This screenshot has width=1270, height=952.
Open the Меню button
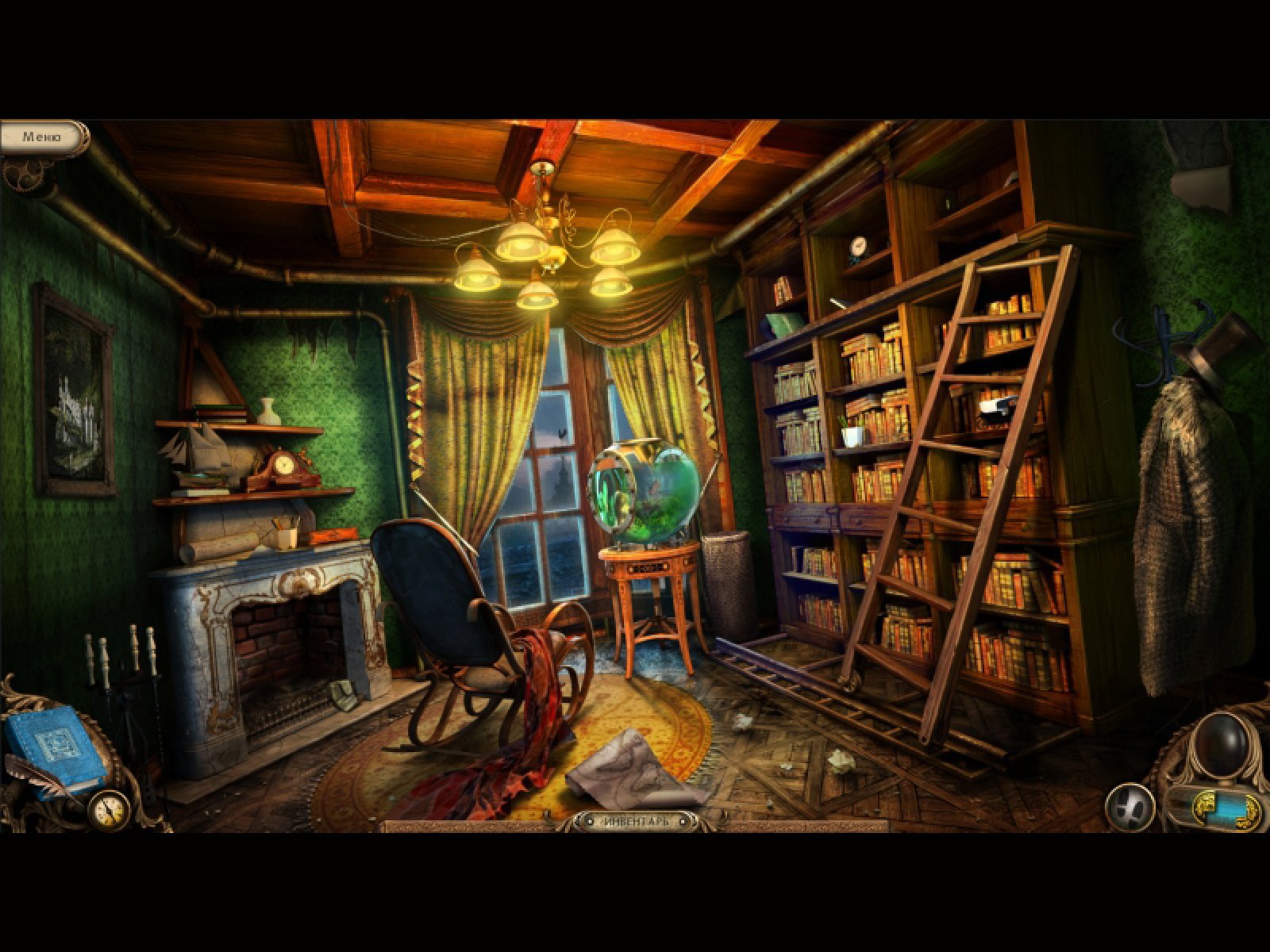(43, 137)
